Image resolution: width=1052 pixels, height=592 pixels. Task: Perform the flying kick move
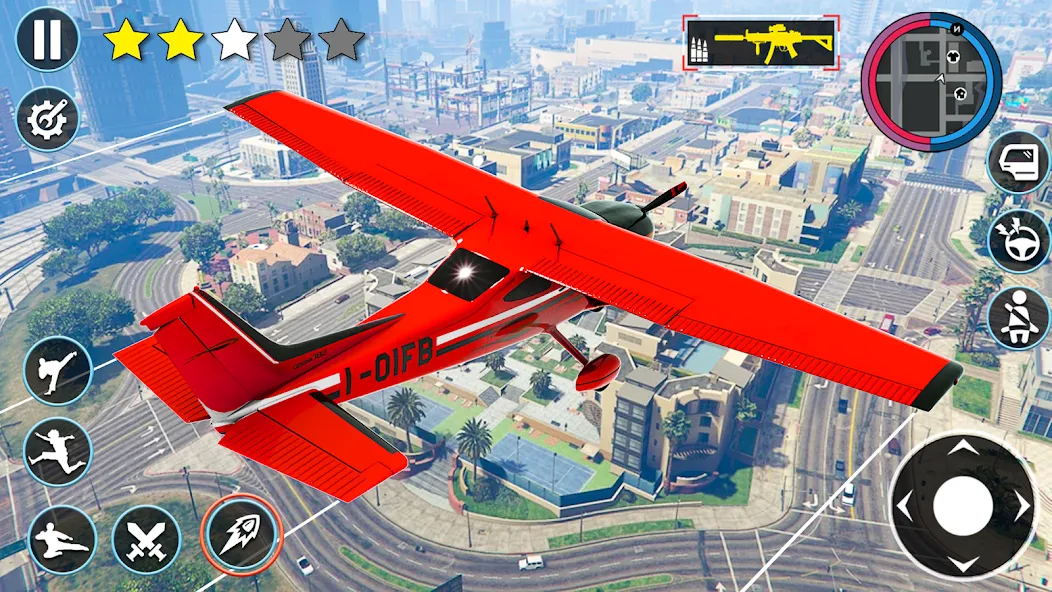tap(62, 538)
